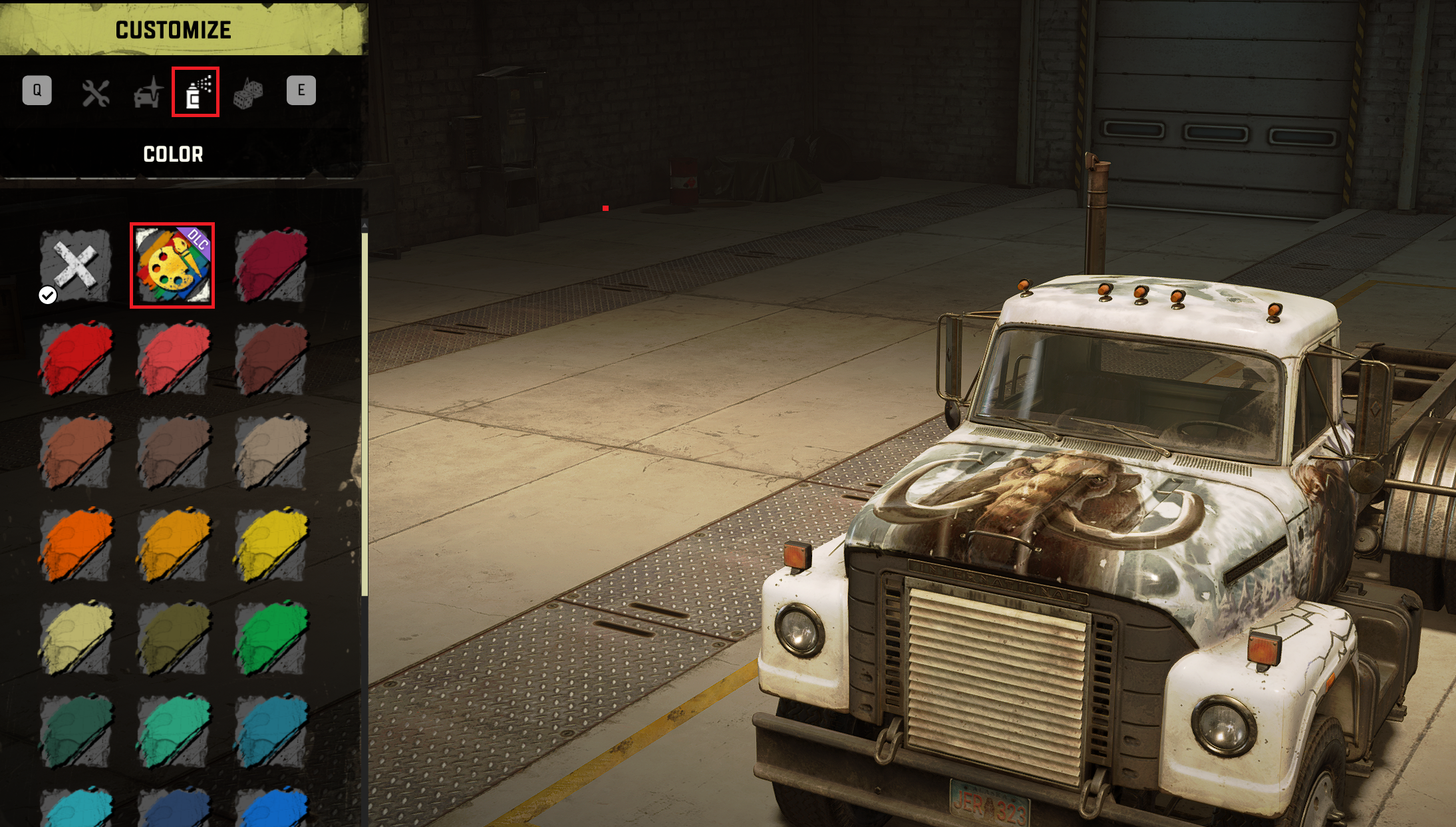Select the turquoise mint swatch
Viewport: 1456px width, 827px height.
click(173, 731)
